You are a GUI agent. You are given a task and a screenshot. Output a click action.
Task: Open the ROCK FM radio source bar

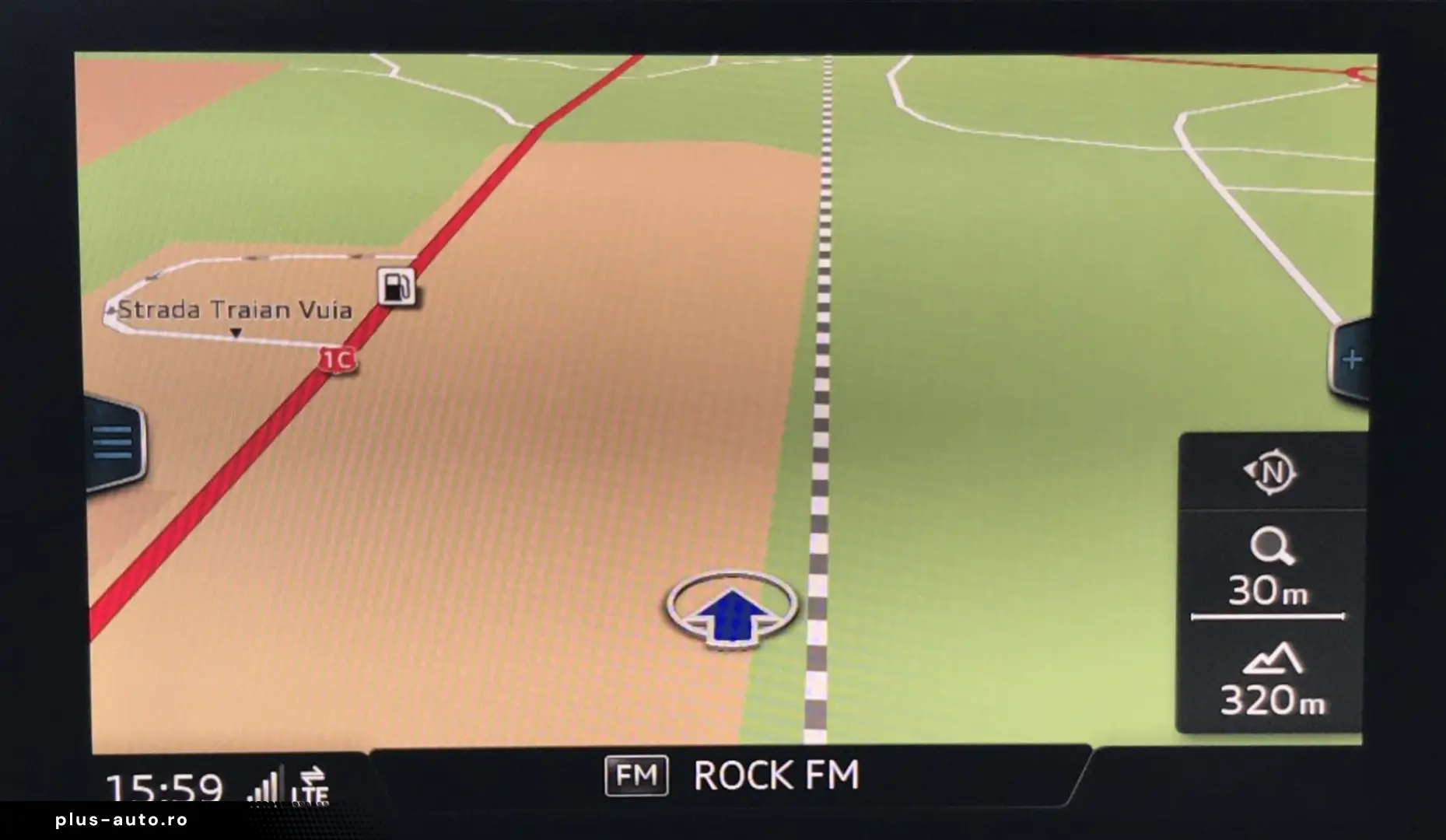[x=731, y=775]
